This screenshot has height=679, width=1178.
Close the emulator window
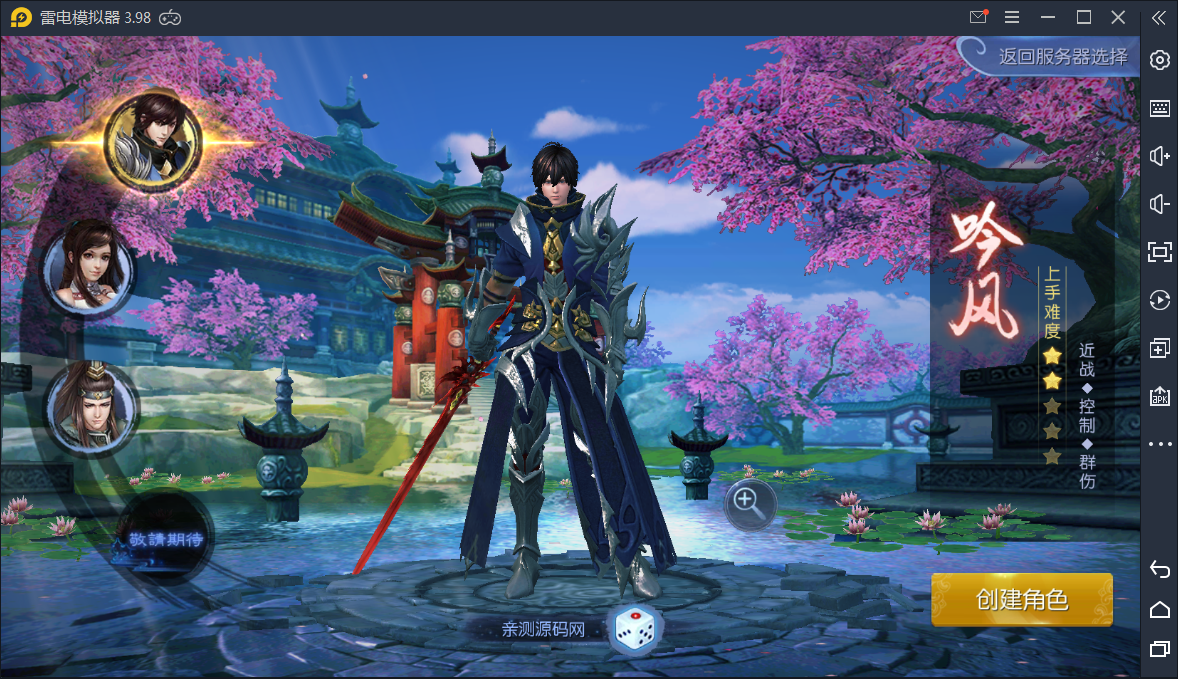[1118, 17]
